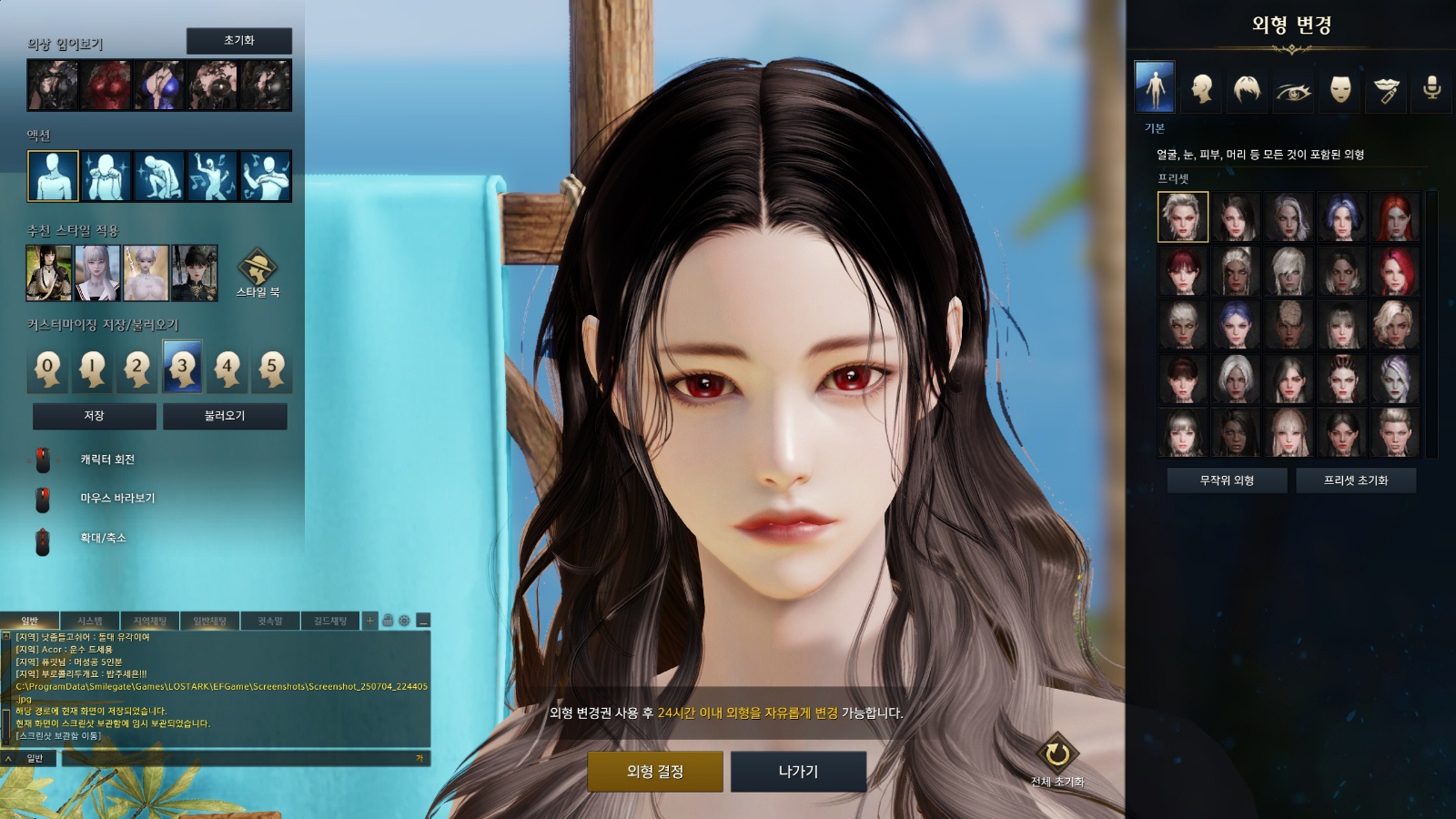Viewport: 1456px width, 819px height.
Task: Click the chat message input field
Action: pos(237,758)
